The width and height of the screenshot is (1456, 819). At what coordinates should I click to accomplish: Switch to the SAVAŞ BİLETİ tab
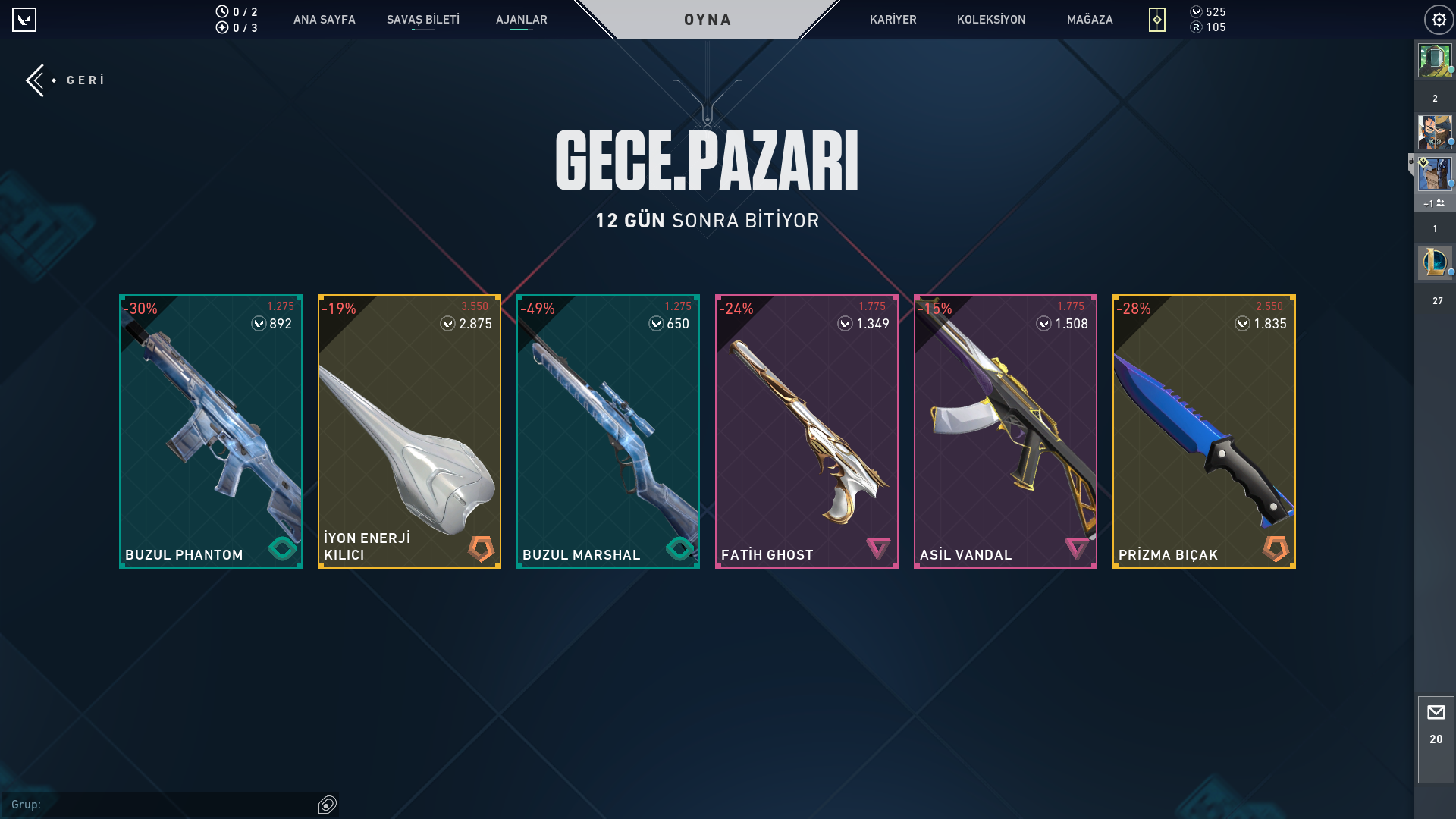click(422, 20)
